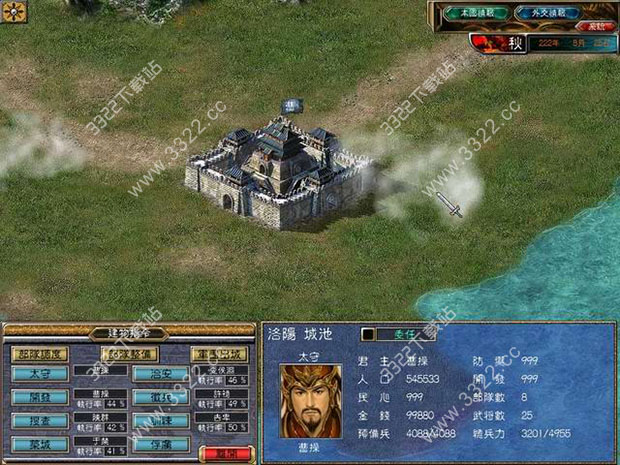Screen dimensions: 620x465
Task: Open the 外交情報 diplomacy intelligence menu
Action: point(547,13)
